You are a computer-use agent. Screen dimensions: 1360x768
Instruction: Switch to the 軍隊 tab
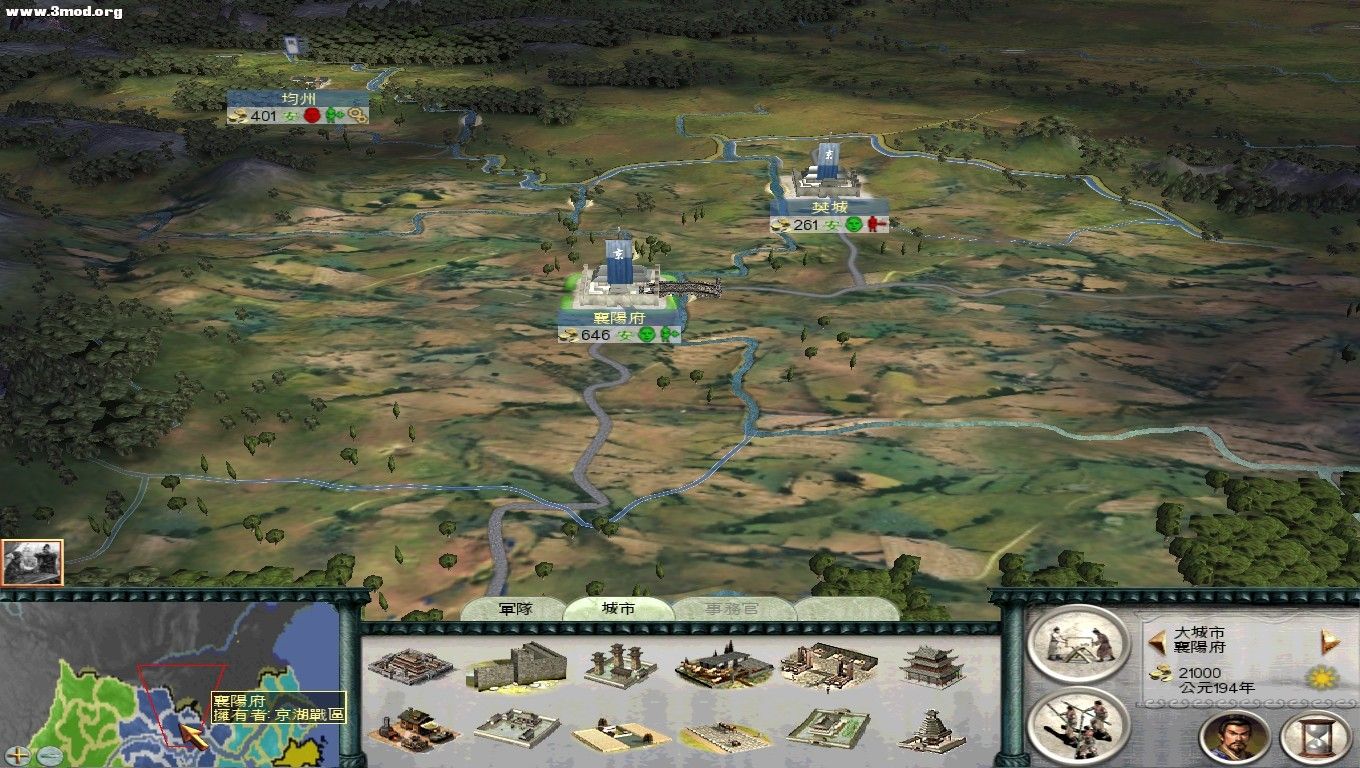(518, 610)
